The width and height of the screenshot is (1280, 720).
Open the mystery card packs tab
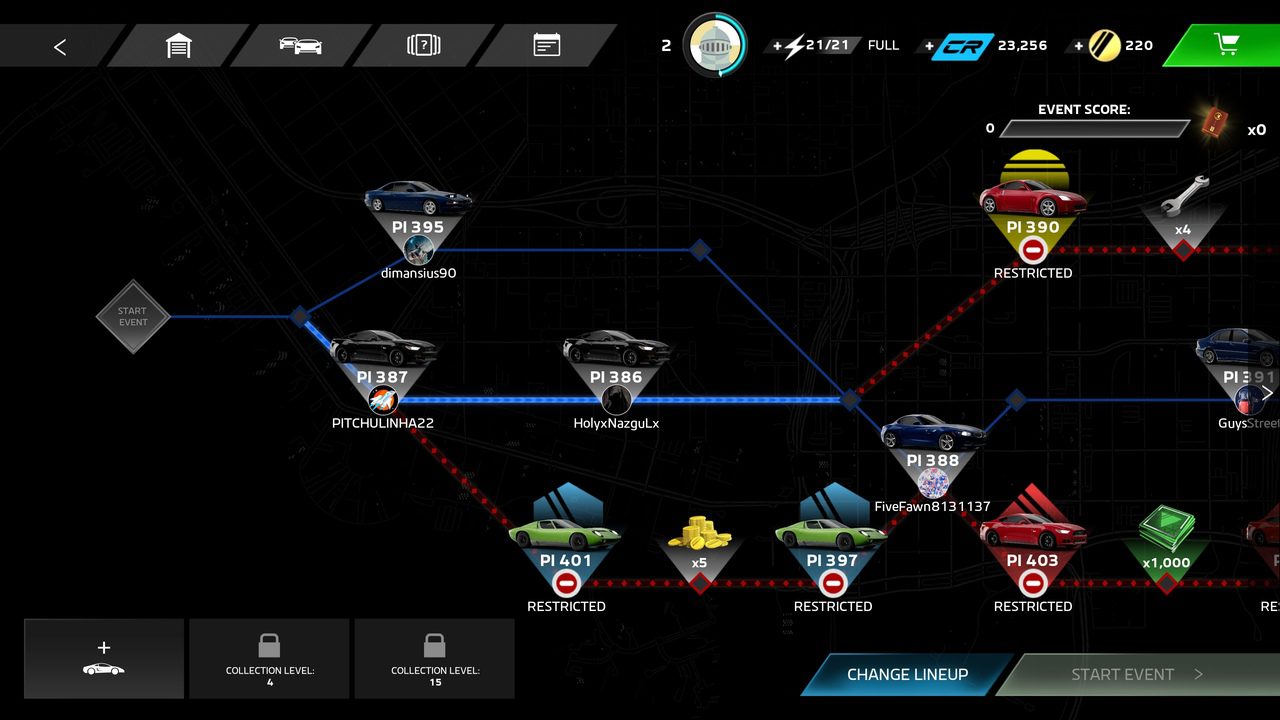tap(424, 46)
